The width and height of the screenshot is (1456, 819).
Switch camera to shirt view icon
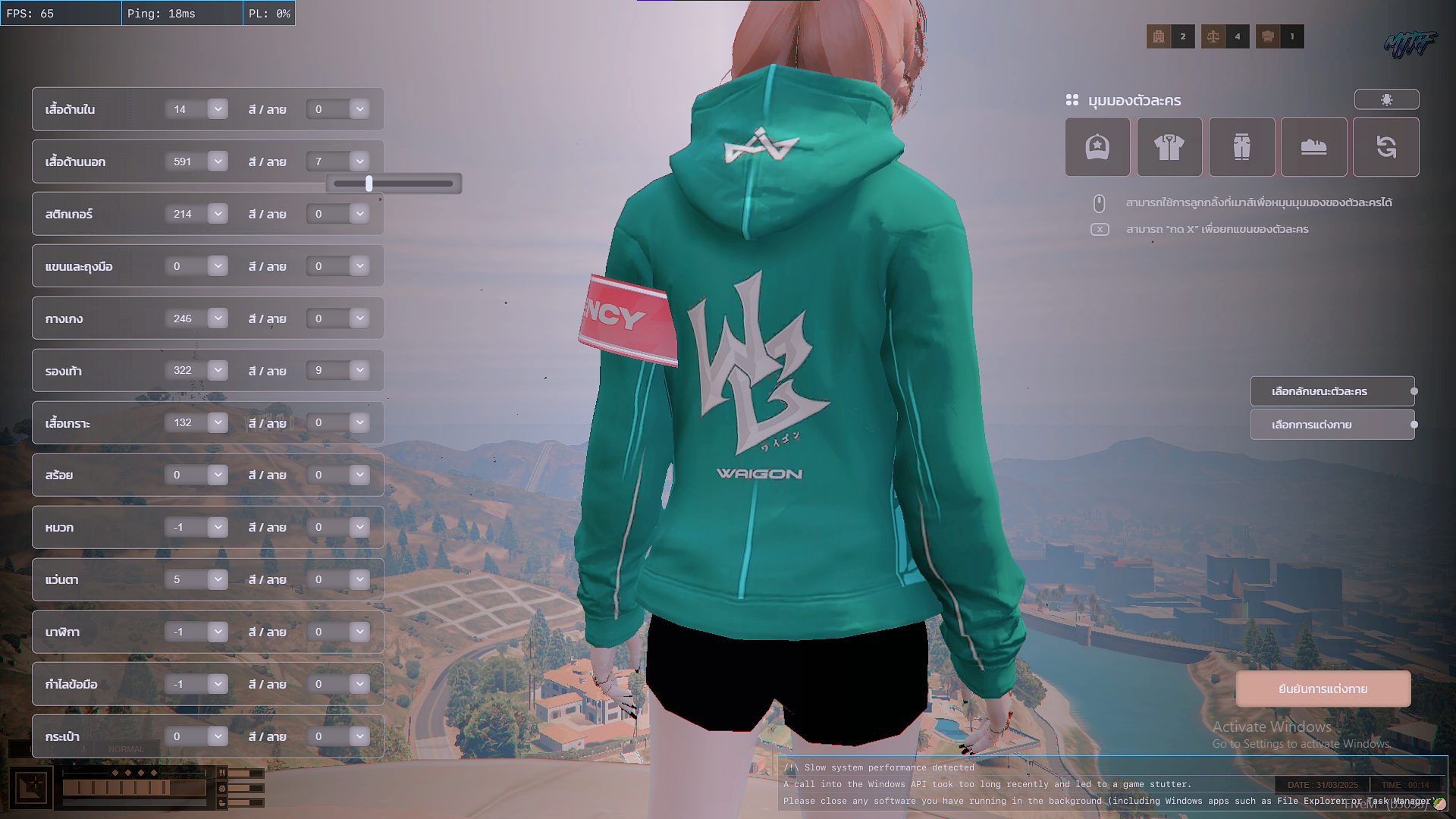[x=1169, y=146]
